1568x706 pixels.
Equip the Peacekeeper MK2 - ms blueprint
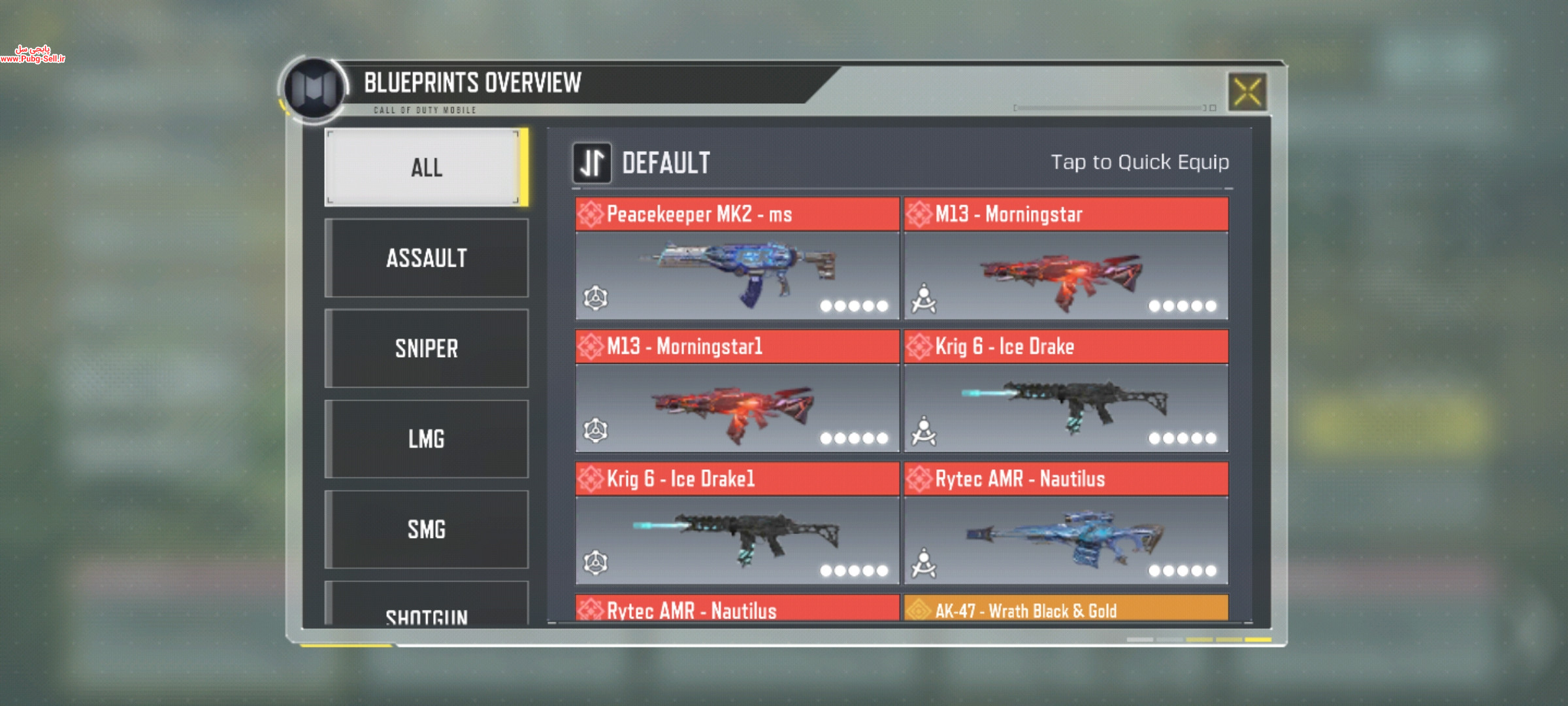point(737,259)
